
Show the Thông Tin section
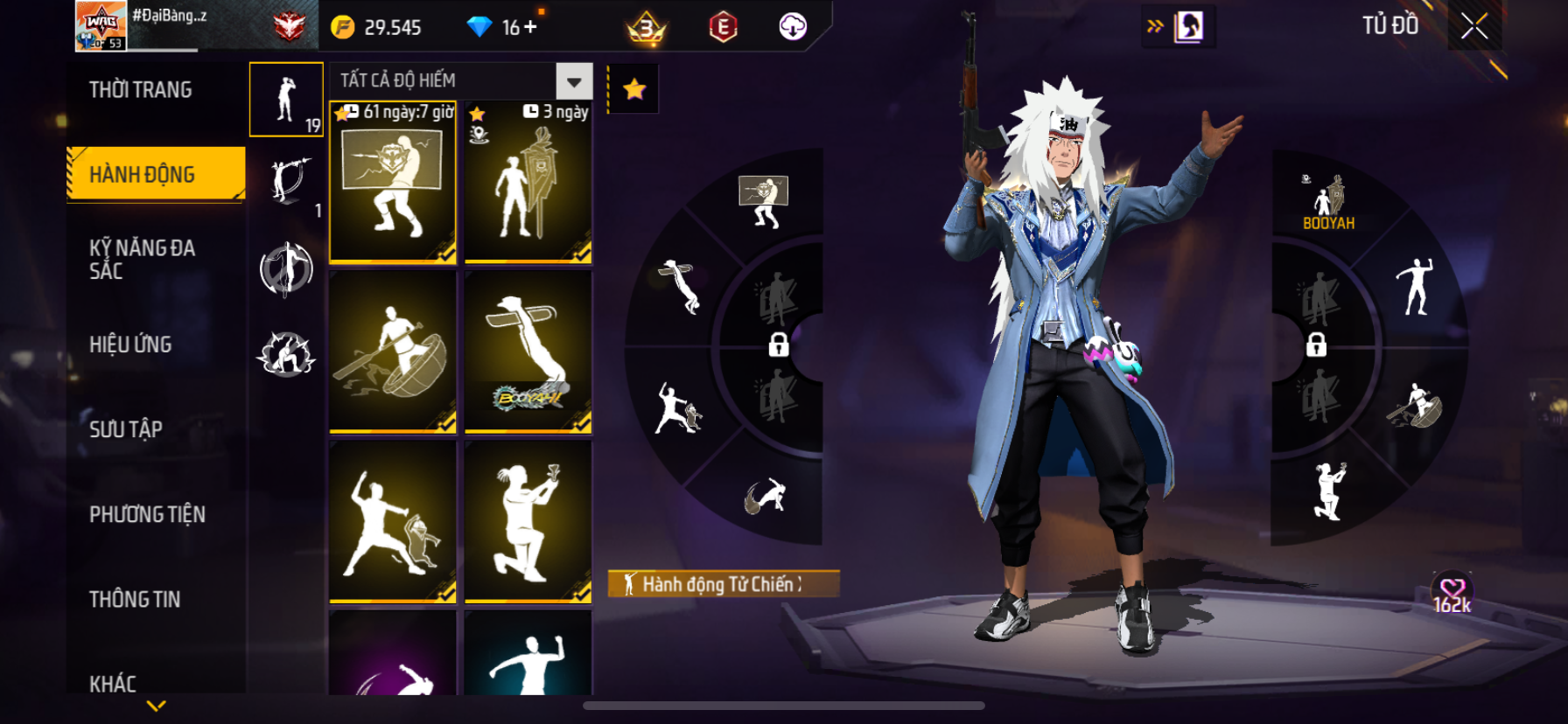click(135, 599)
